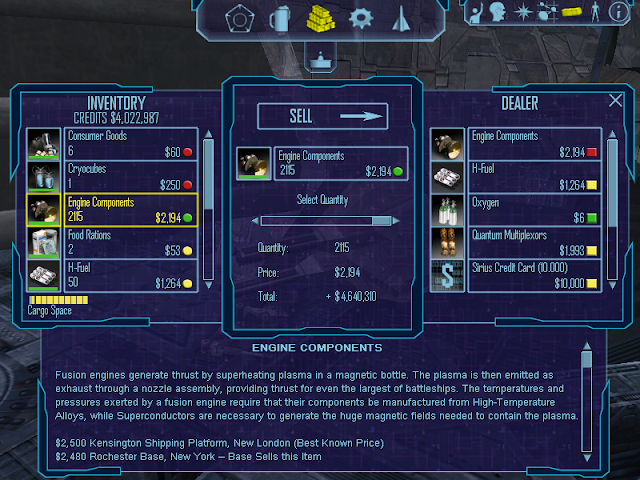Open the bar via beer mug icon
640x480 pixels.
coord(282,18)
